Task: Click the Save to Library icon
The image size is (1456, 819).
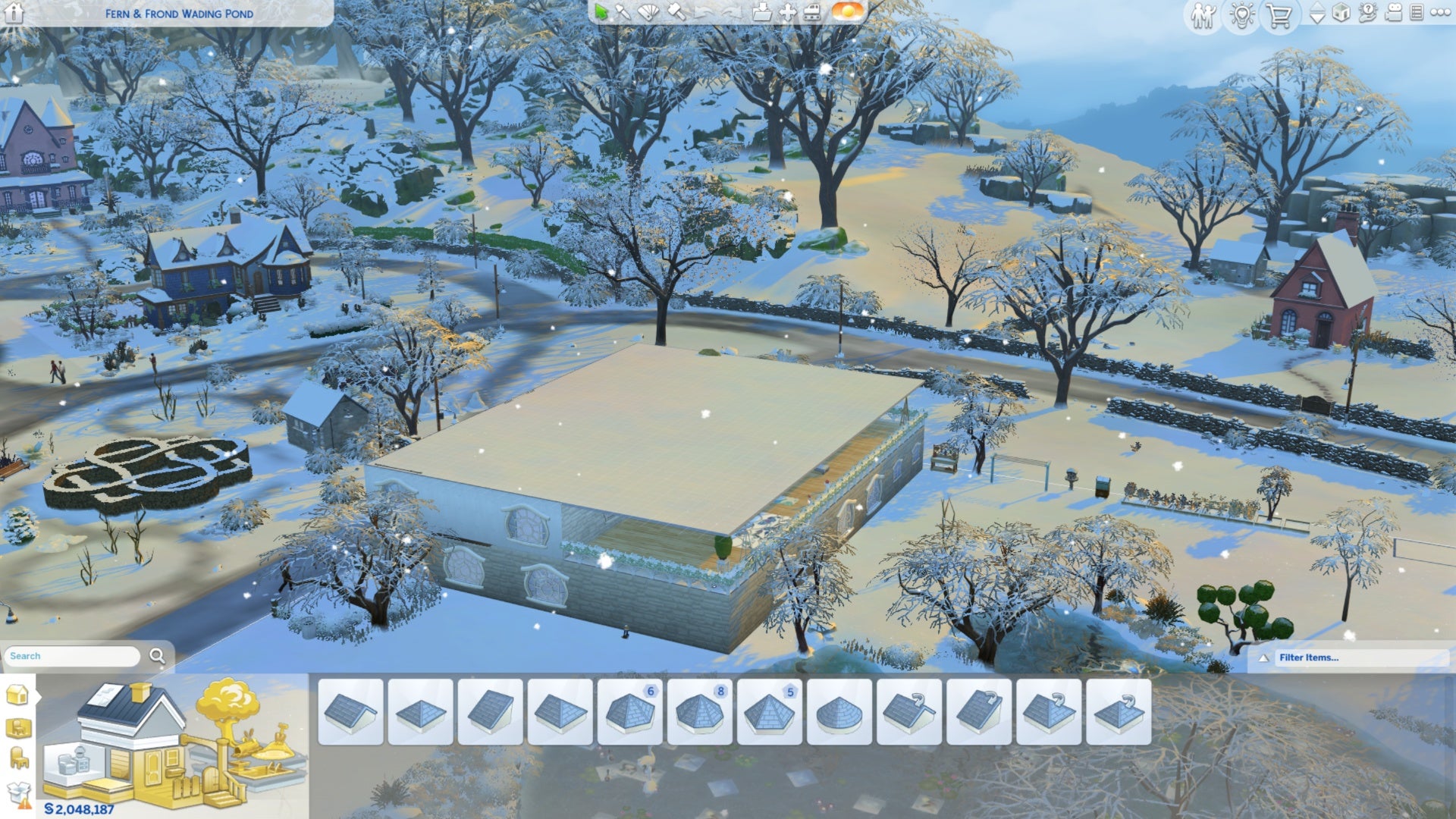Action: click(761, 11)
